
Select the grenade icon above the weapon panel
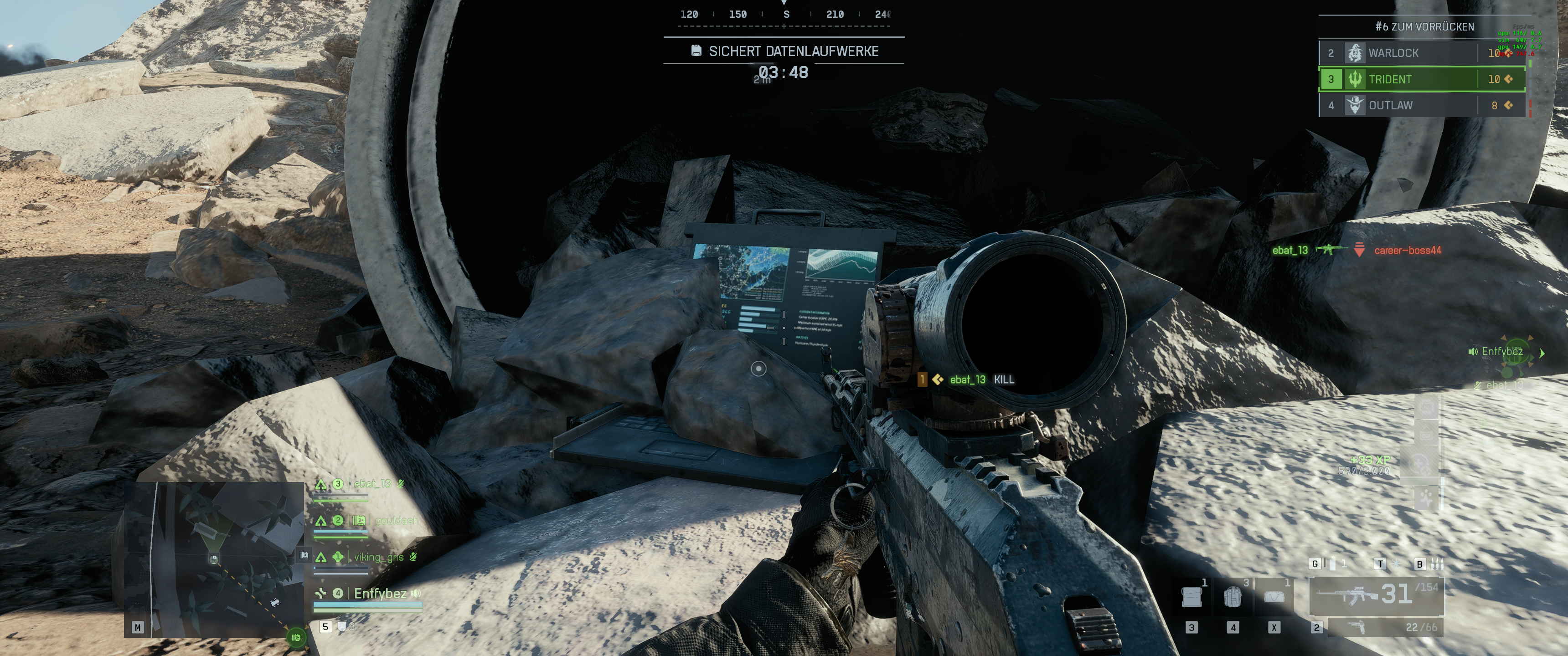pos(1333,564)
